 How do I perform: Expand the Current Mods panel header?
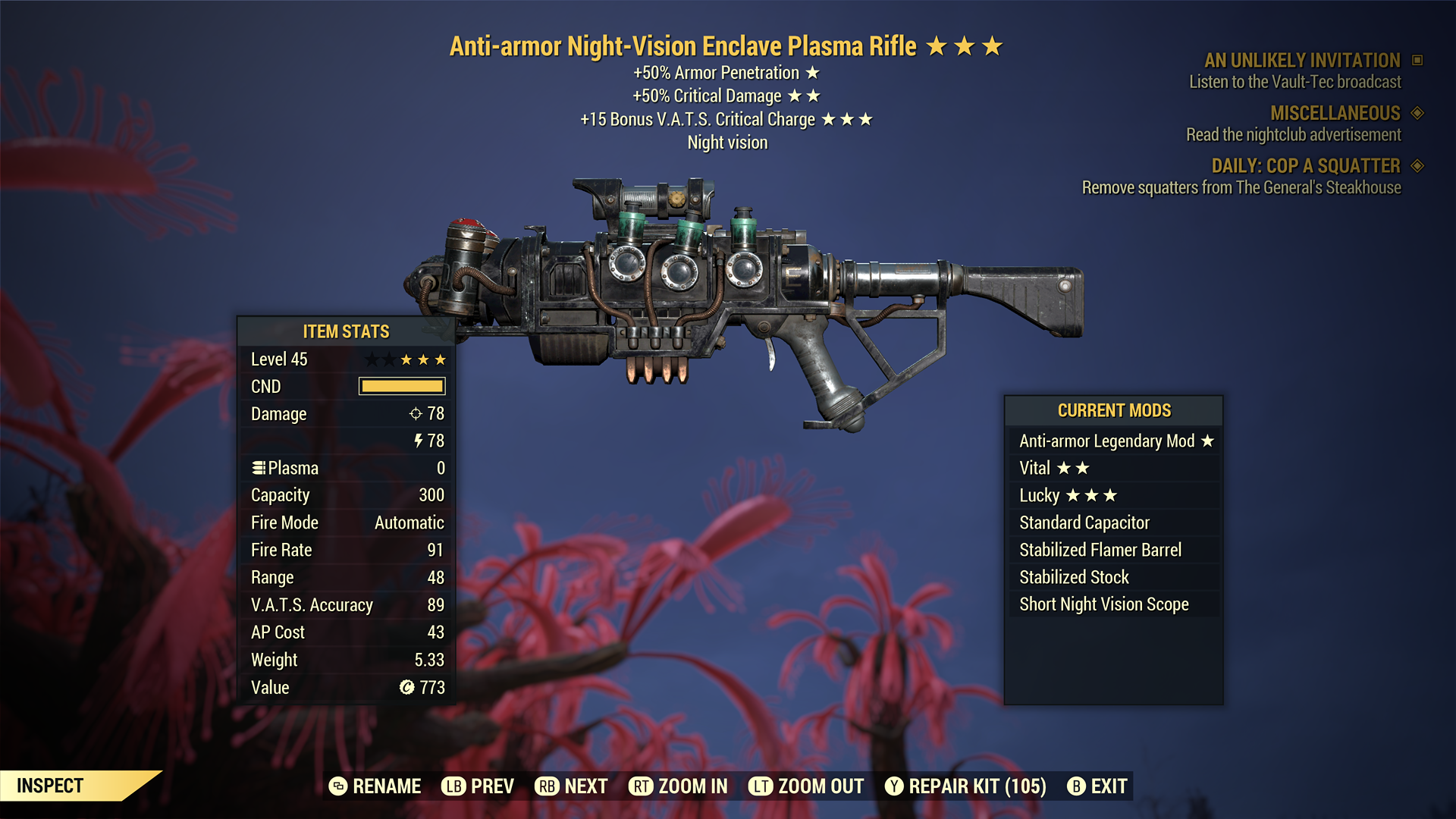pos(1114,410)
